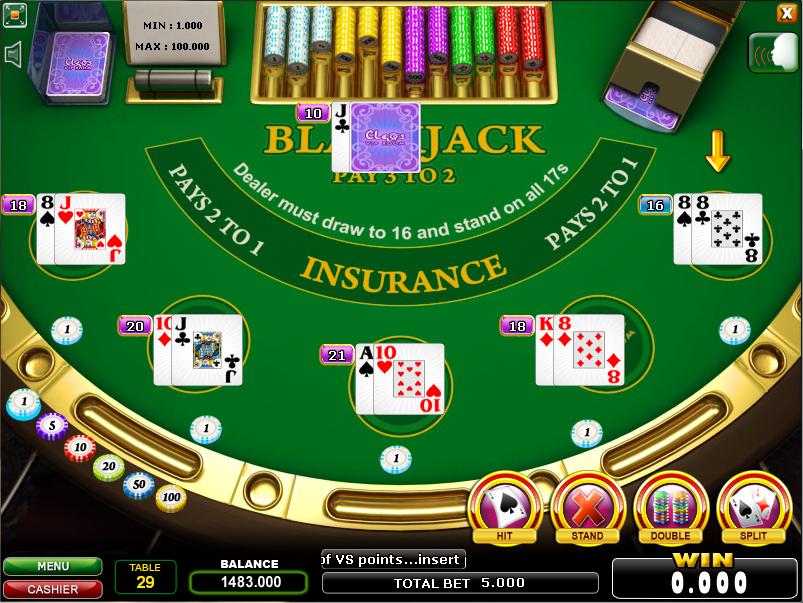803x603 pixels.
Task: Choose the green 20 betting chip
Action: (109, 466)
